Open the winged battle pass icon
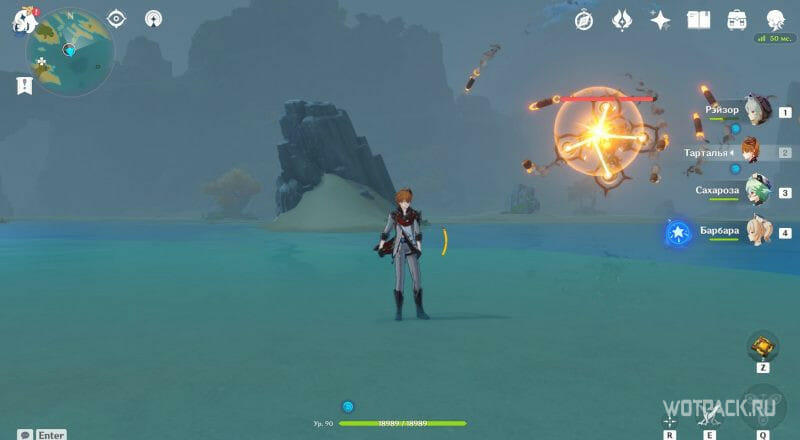The width and height of the screenshot is (800, 440). tap(622, 19)
